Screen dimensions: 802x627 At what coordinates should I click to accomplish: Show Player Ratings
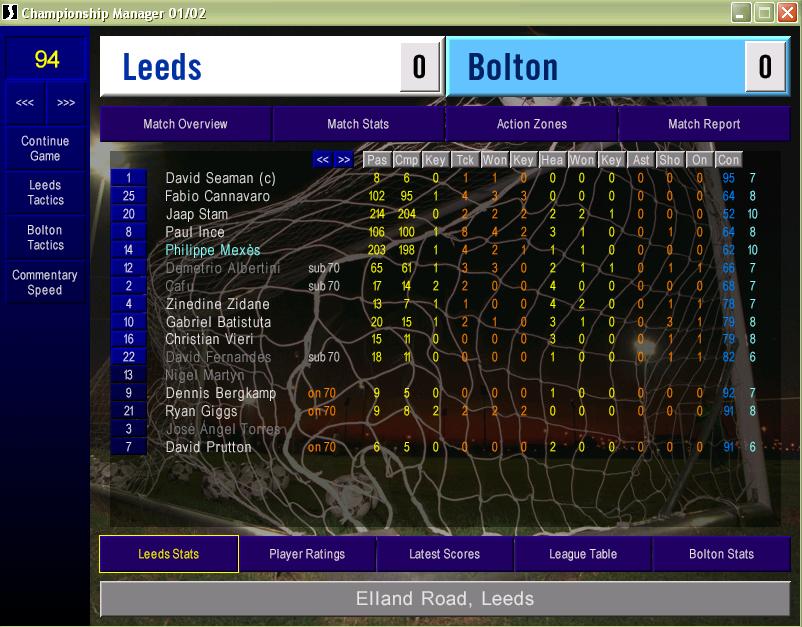(x=307, y=554)
